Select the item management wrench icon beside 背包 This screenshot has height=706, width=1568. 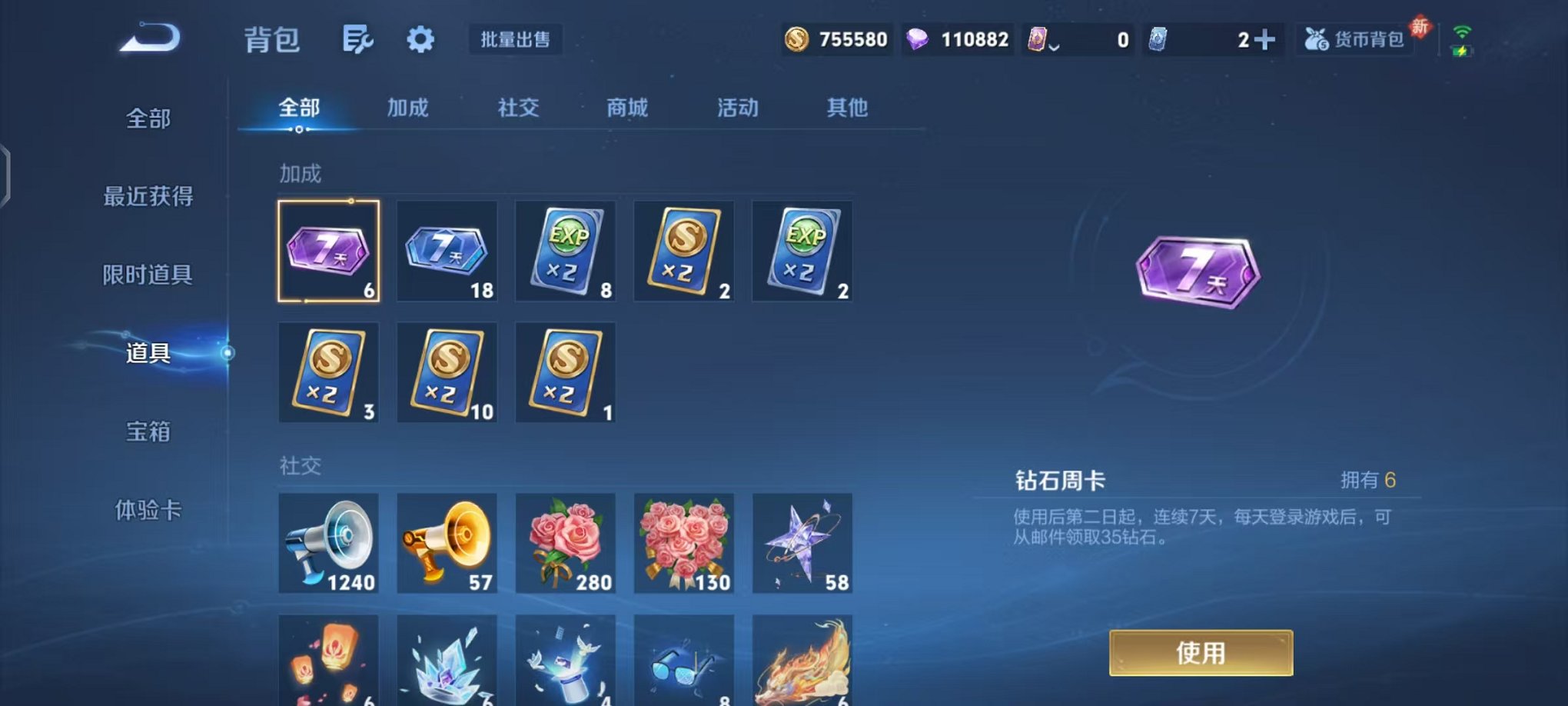[x=358, y=39]
